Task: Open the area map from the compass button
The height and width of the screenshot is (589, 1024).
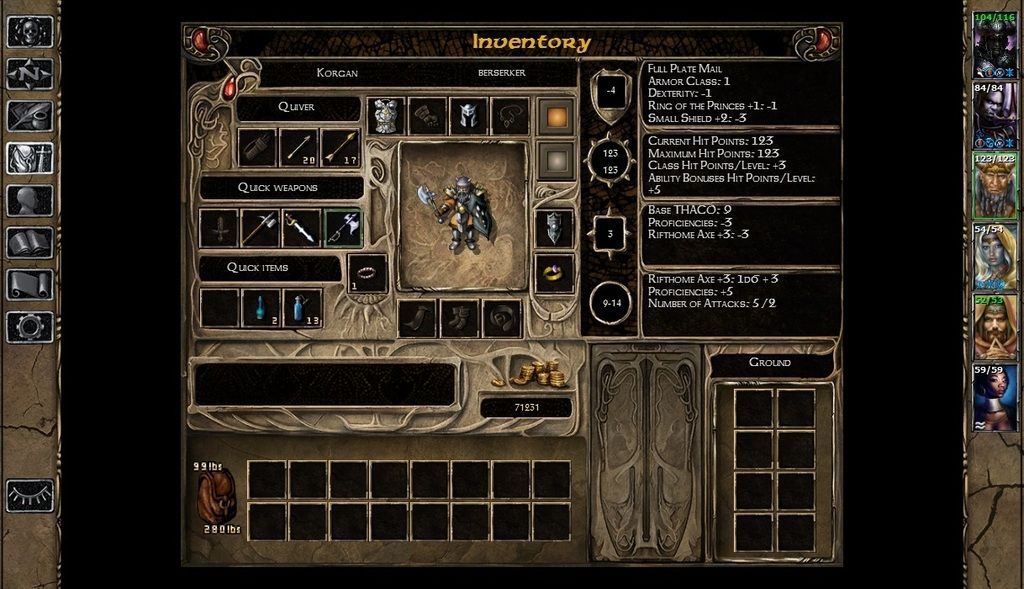Action: (30, 74)
